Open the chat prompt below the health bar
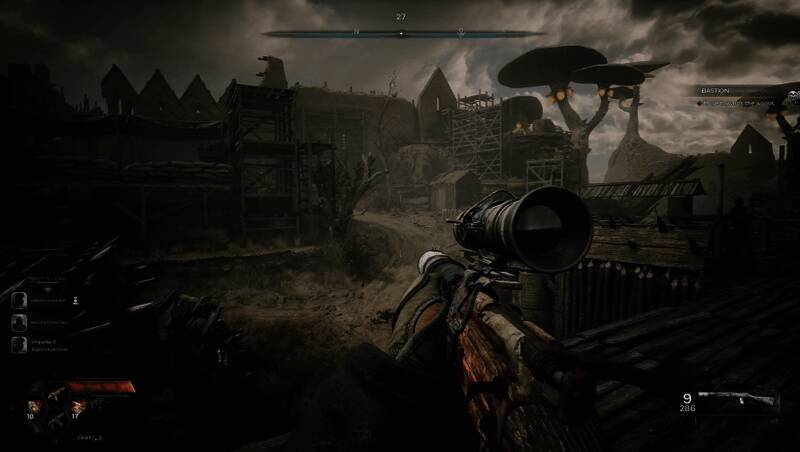This screenshot has height=452, width=800. click(90, 437)
